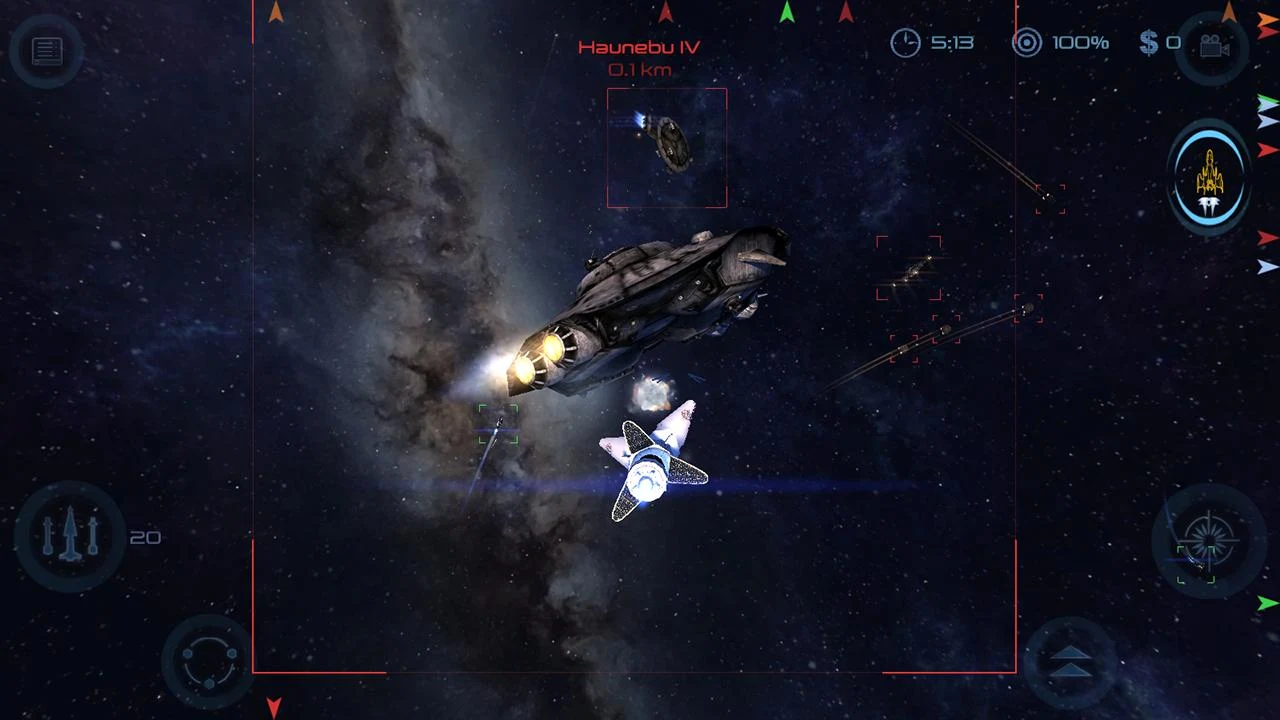Tap the hull integrity target icon
The height and width of the screenshot is (720, 1280).
[1026, 43]
